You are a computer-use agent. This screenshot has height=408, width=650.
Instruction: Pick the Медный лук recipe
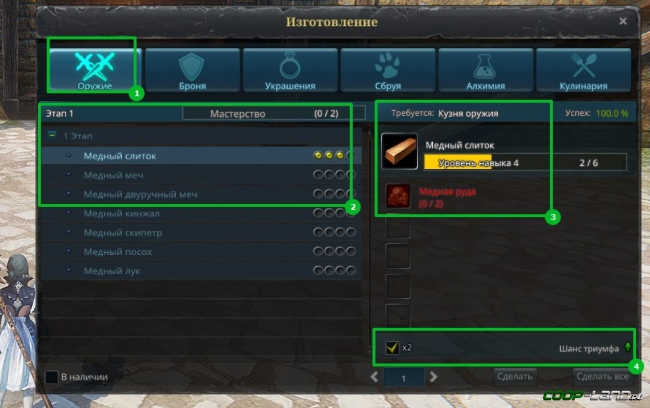pos(113,270)
